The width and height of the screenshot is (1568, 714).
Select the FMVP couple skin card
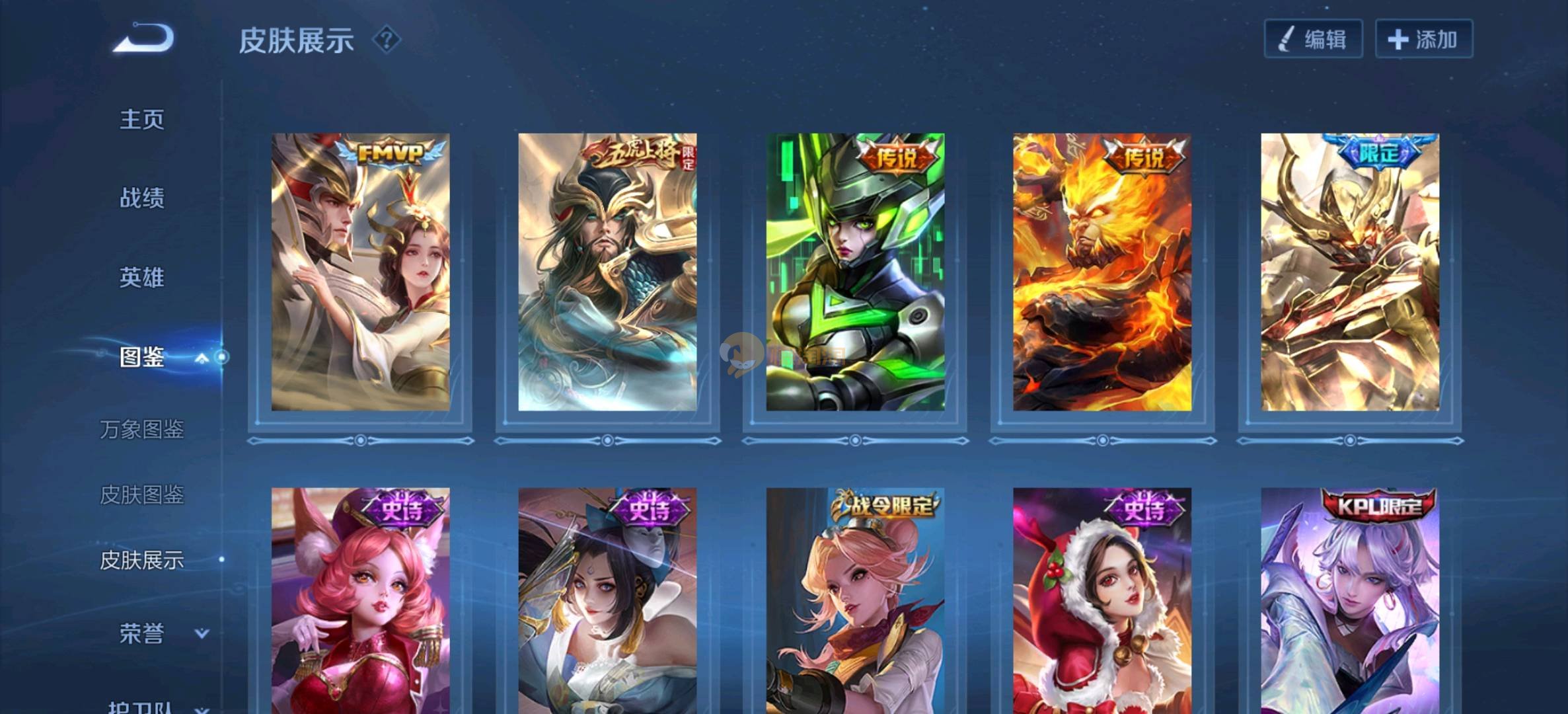(360, 272)
